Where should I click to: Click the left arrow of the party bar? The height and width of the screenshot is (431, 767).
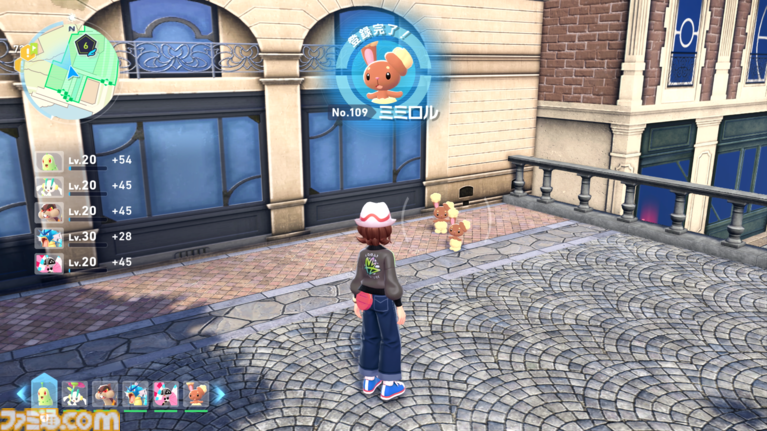click(20, 394)
